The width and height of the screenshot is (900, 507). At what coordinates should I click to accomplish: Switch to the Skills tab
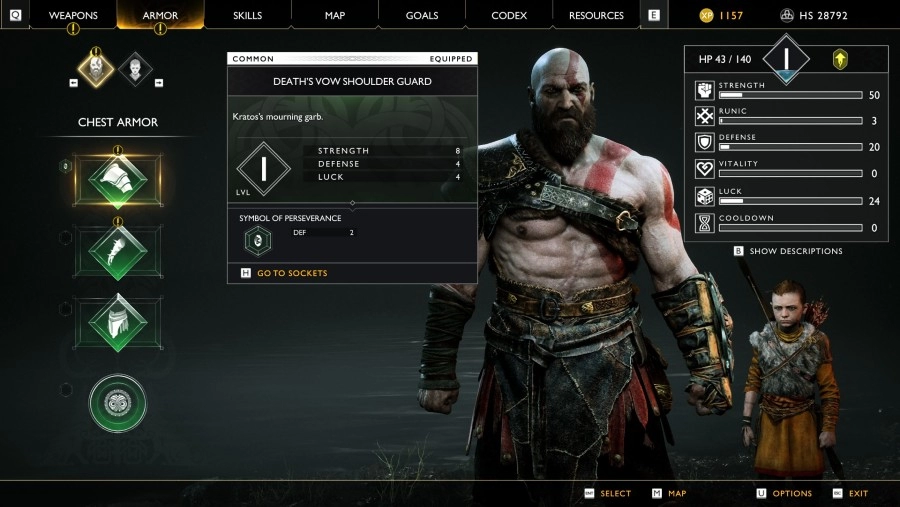tap(247, 15)
